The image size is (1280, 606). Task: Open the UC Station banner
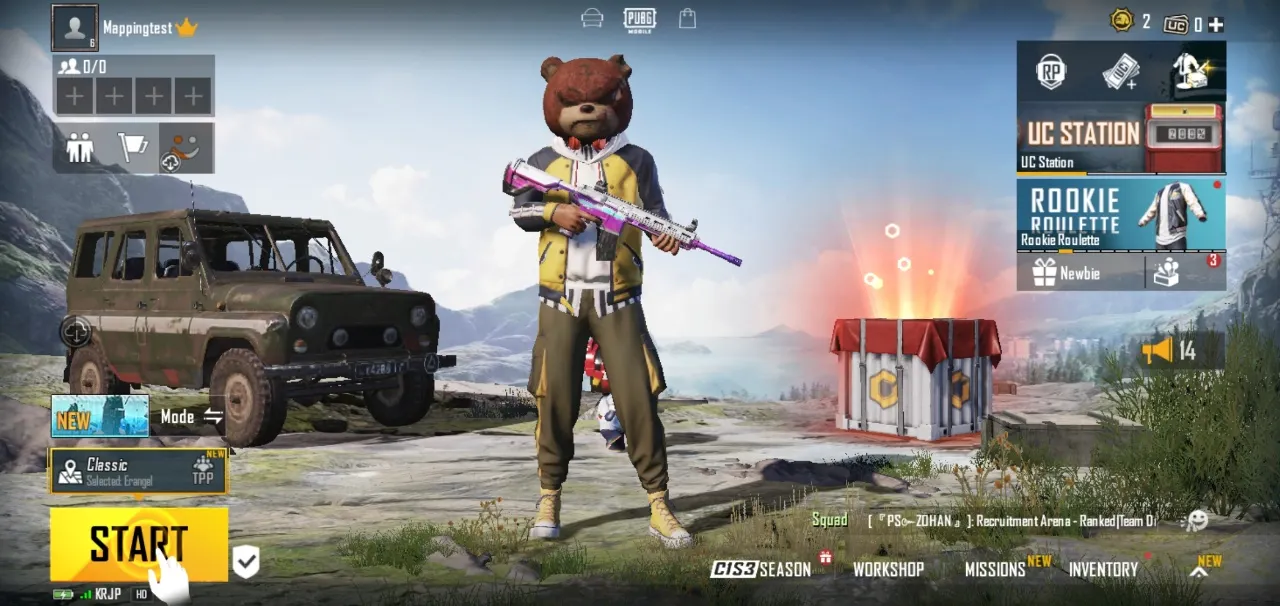(x=1120, y=138)
